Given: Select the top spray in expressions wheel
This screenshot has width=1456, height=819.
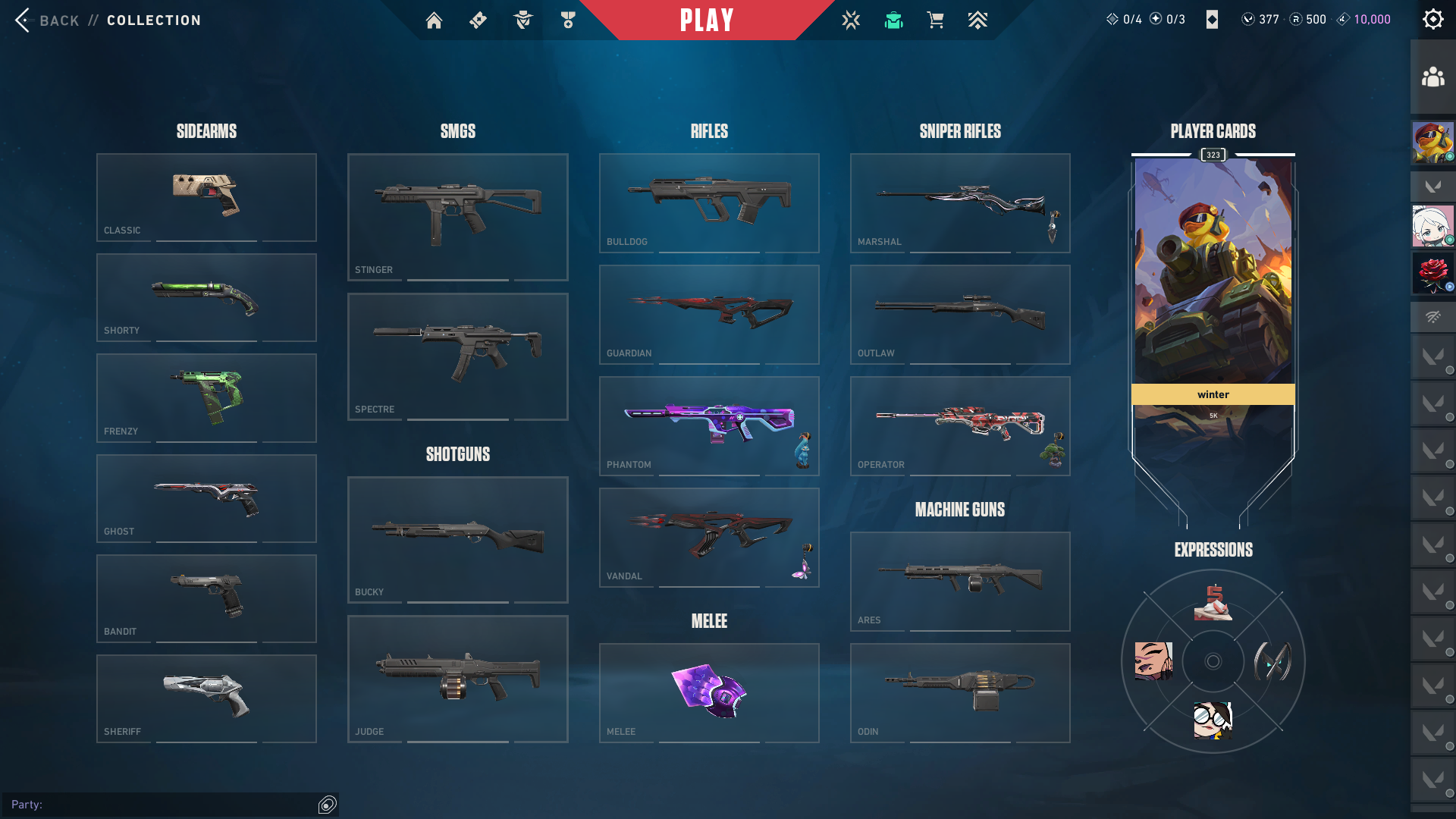Looking at the screenshot, I should point(1213,603).
